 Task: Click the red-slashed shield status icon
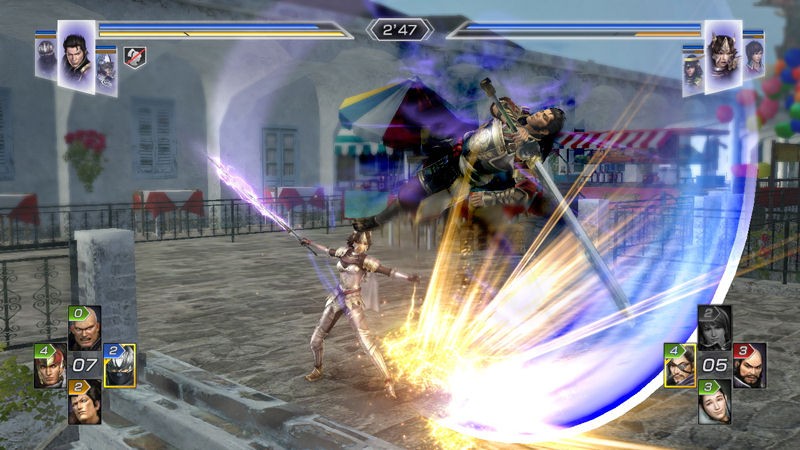[x=133, y=57]
